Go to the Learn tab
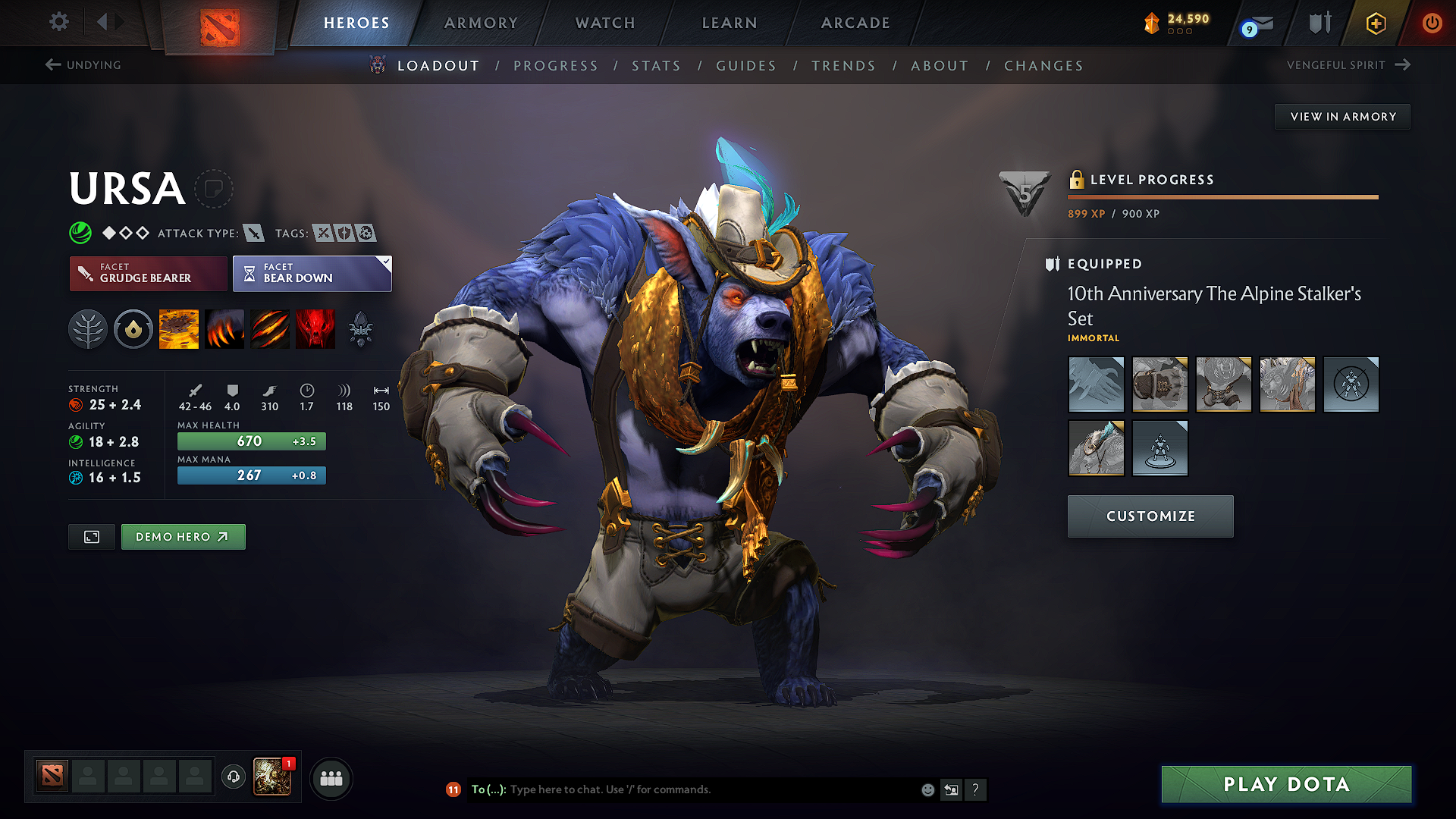The image size is (1456, 819). [730, 23]
